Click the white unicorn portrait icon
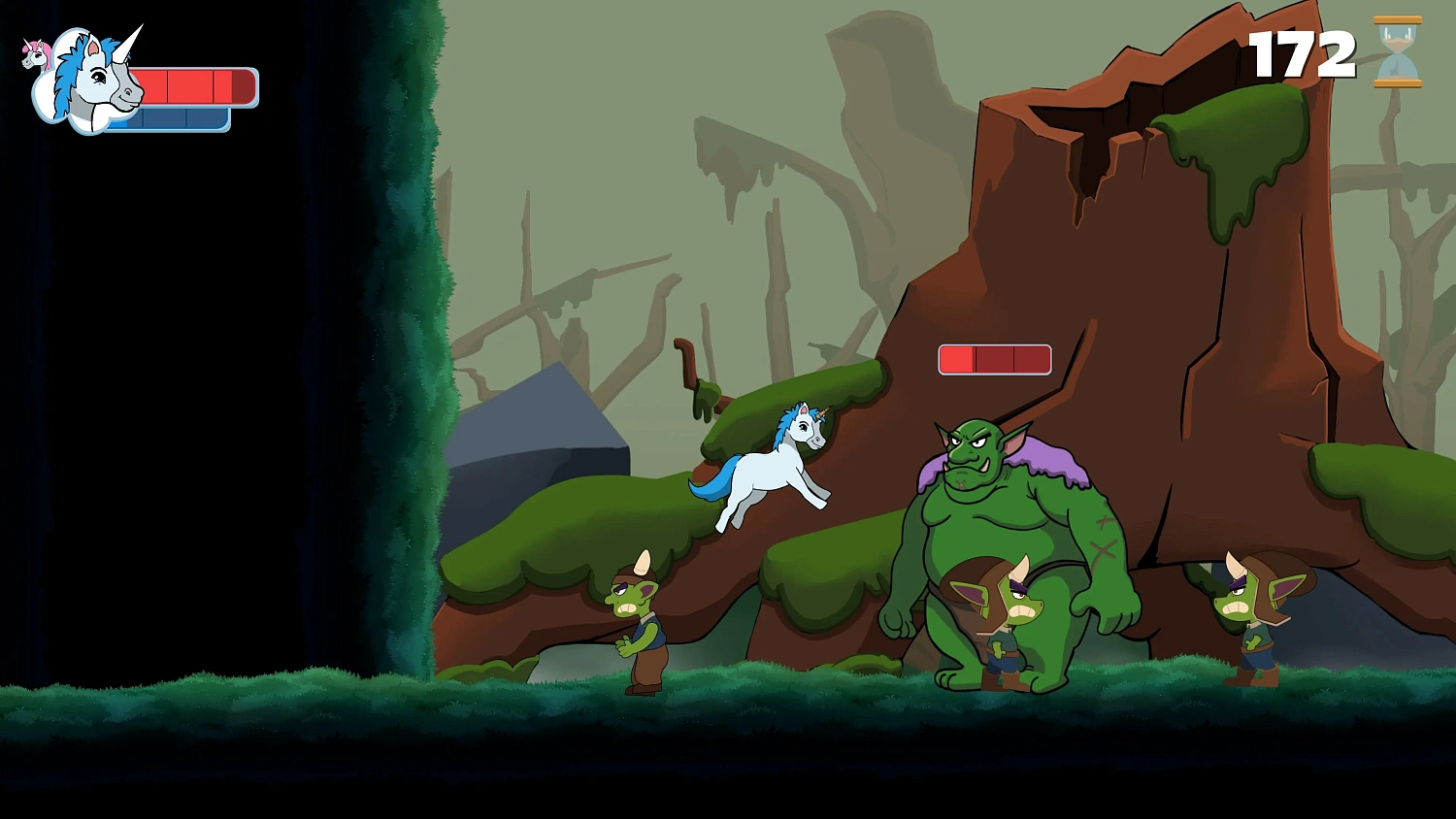The image size is (1456, 819). pos(92,82)
